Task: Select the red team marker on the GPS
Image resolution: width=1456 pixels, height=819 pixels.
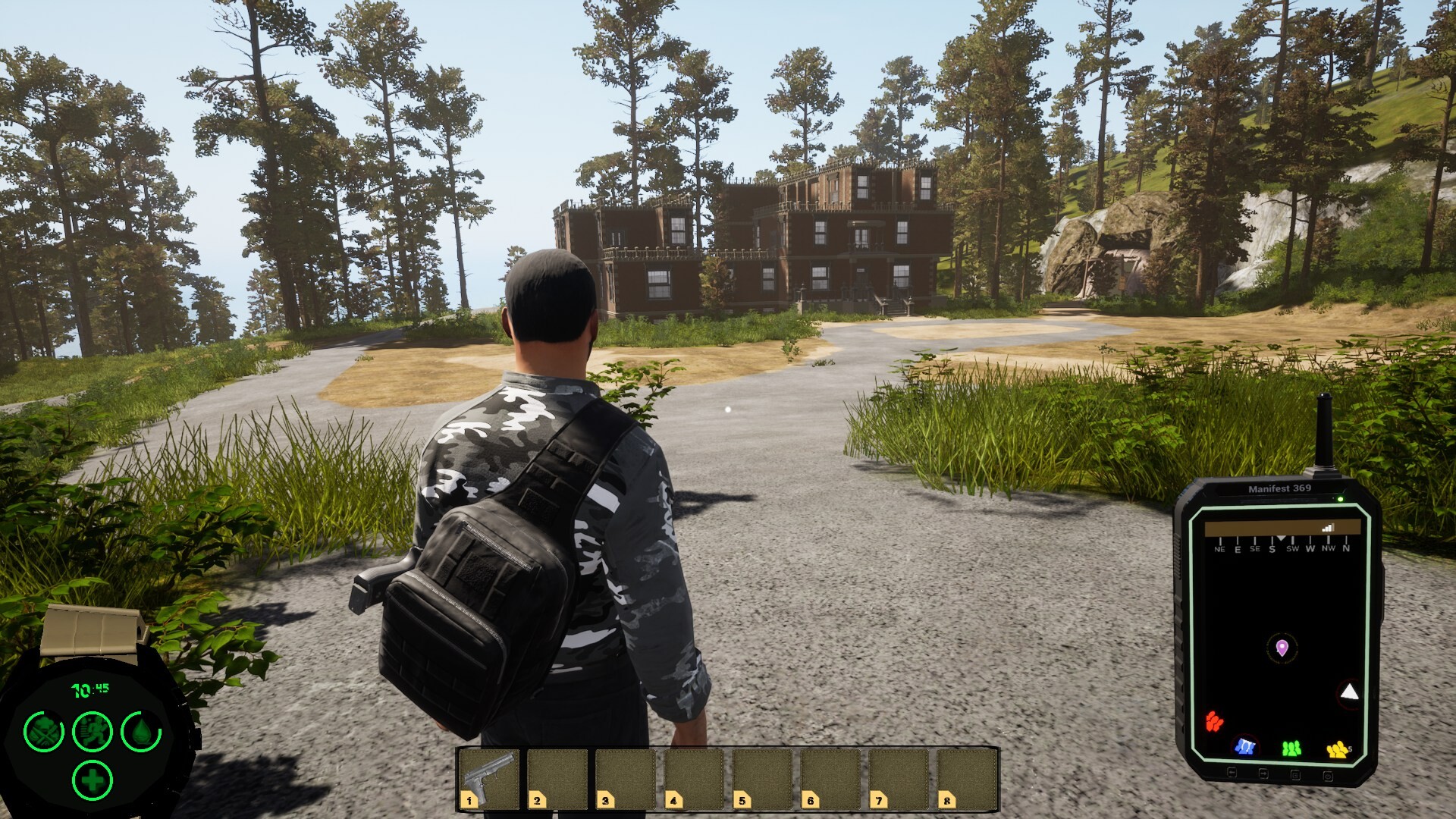Action: tap(1214, 720)
